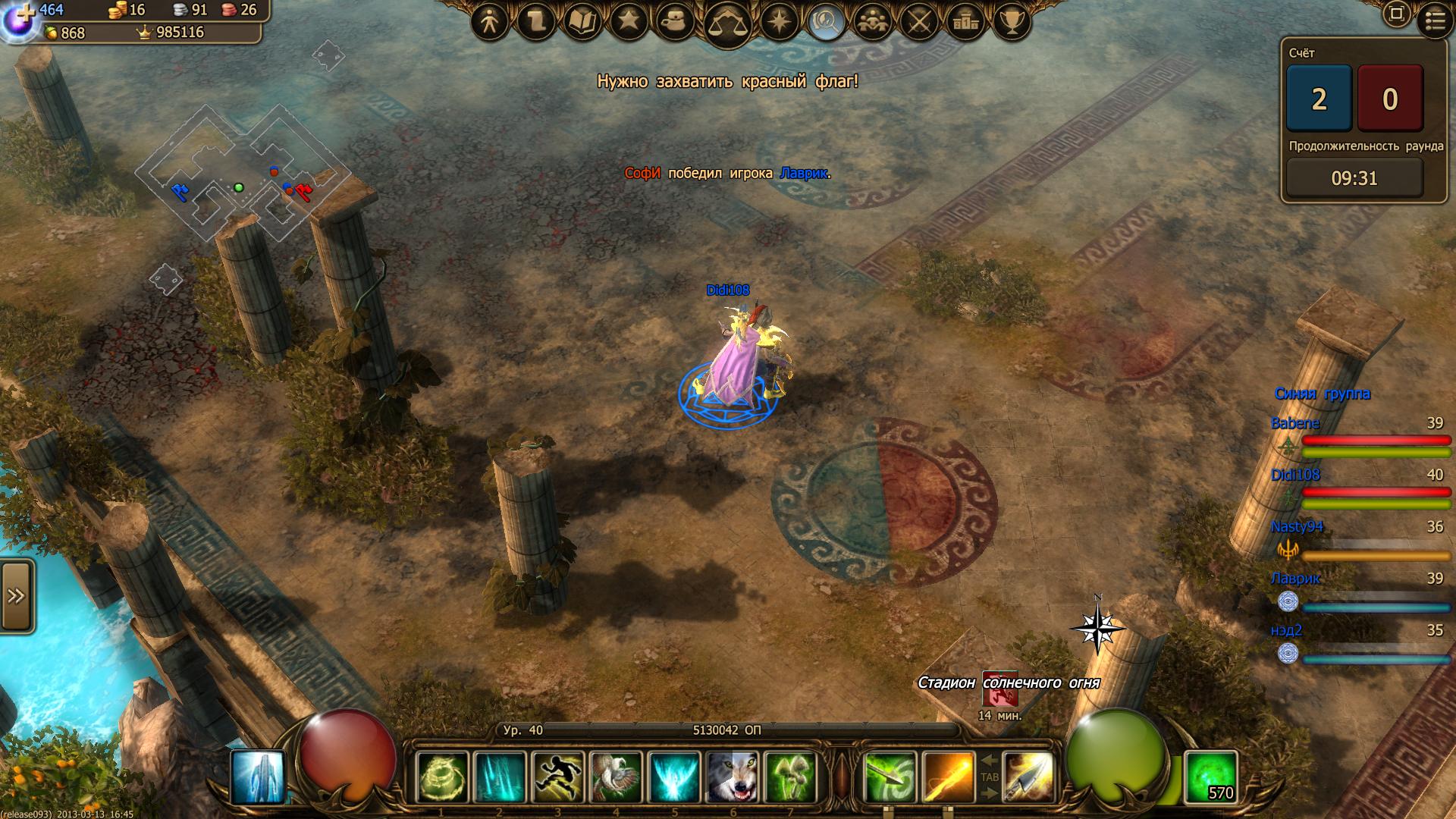Activate the wolf summon skill
Screen dimensions: 1456x819
732,777
